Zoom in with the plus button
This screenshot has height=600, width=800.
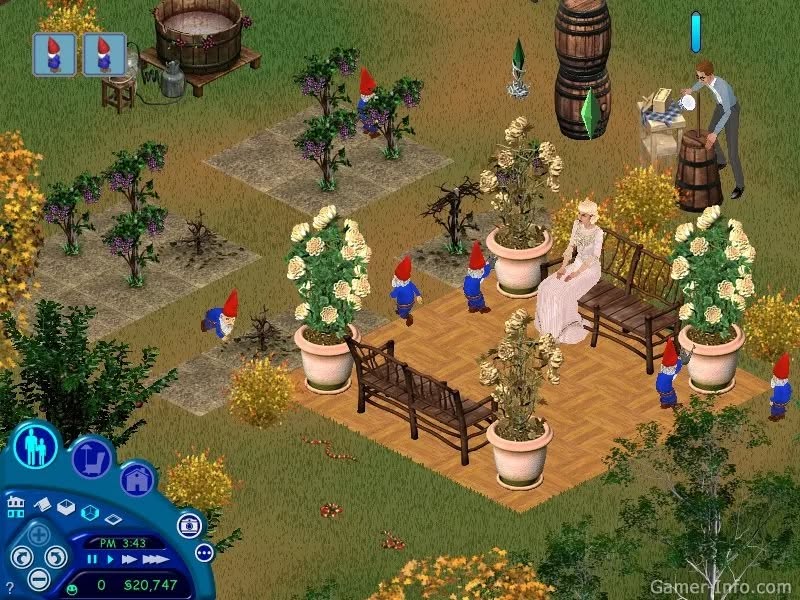coord(37,534)
